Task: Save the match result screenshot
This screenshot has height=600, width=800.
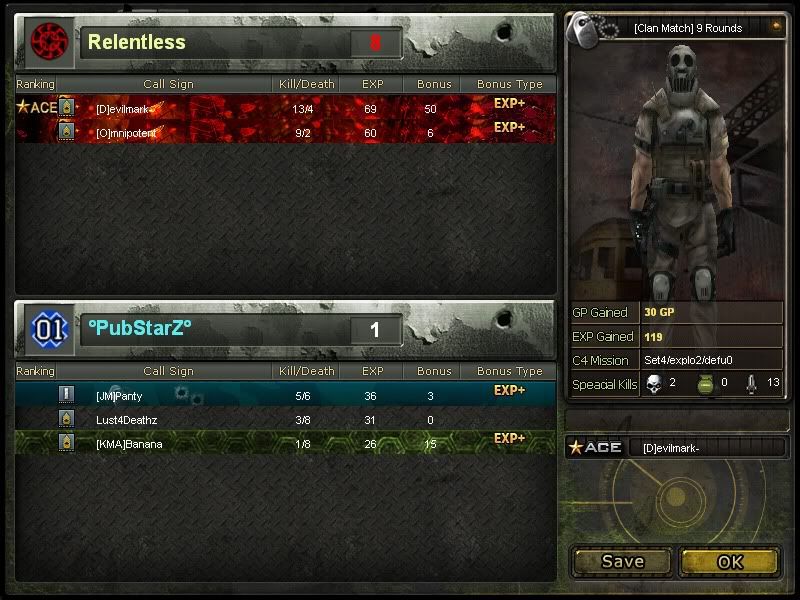Action: point(622,562)
